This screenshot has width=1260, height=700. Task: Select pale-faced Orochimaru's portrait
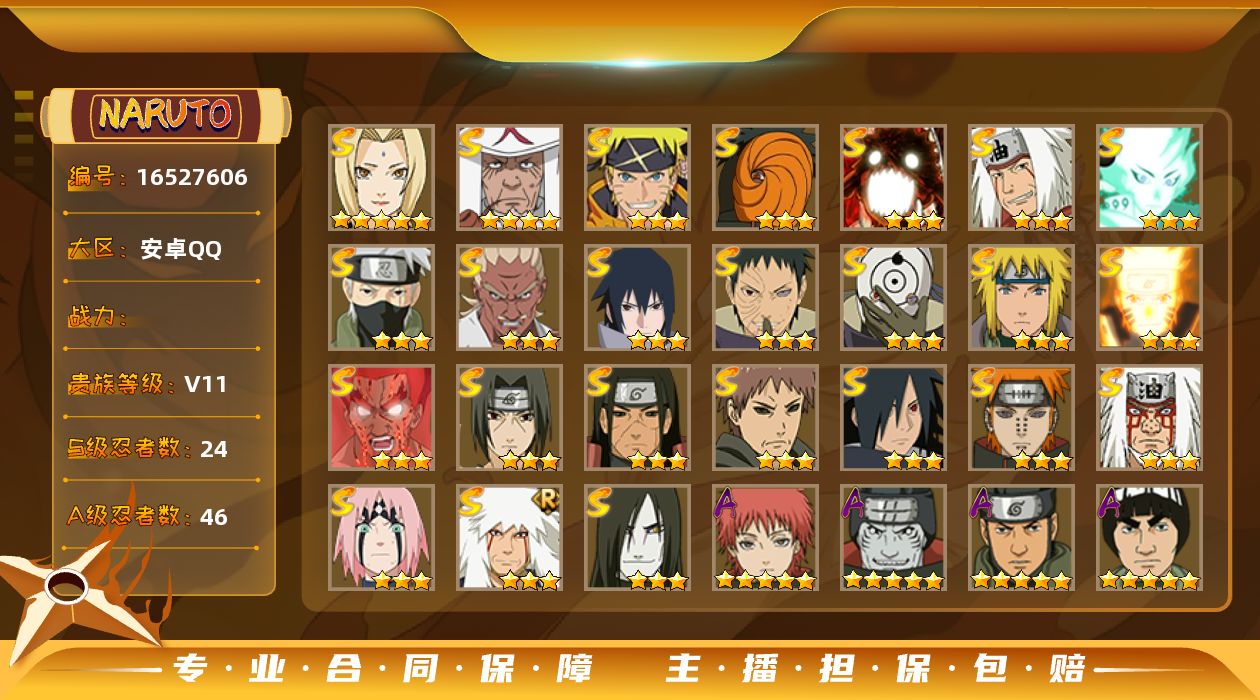point(637,538)
